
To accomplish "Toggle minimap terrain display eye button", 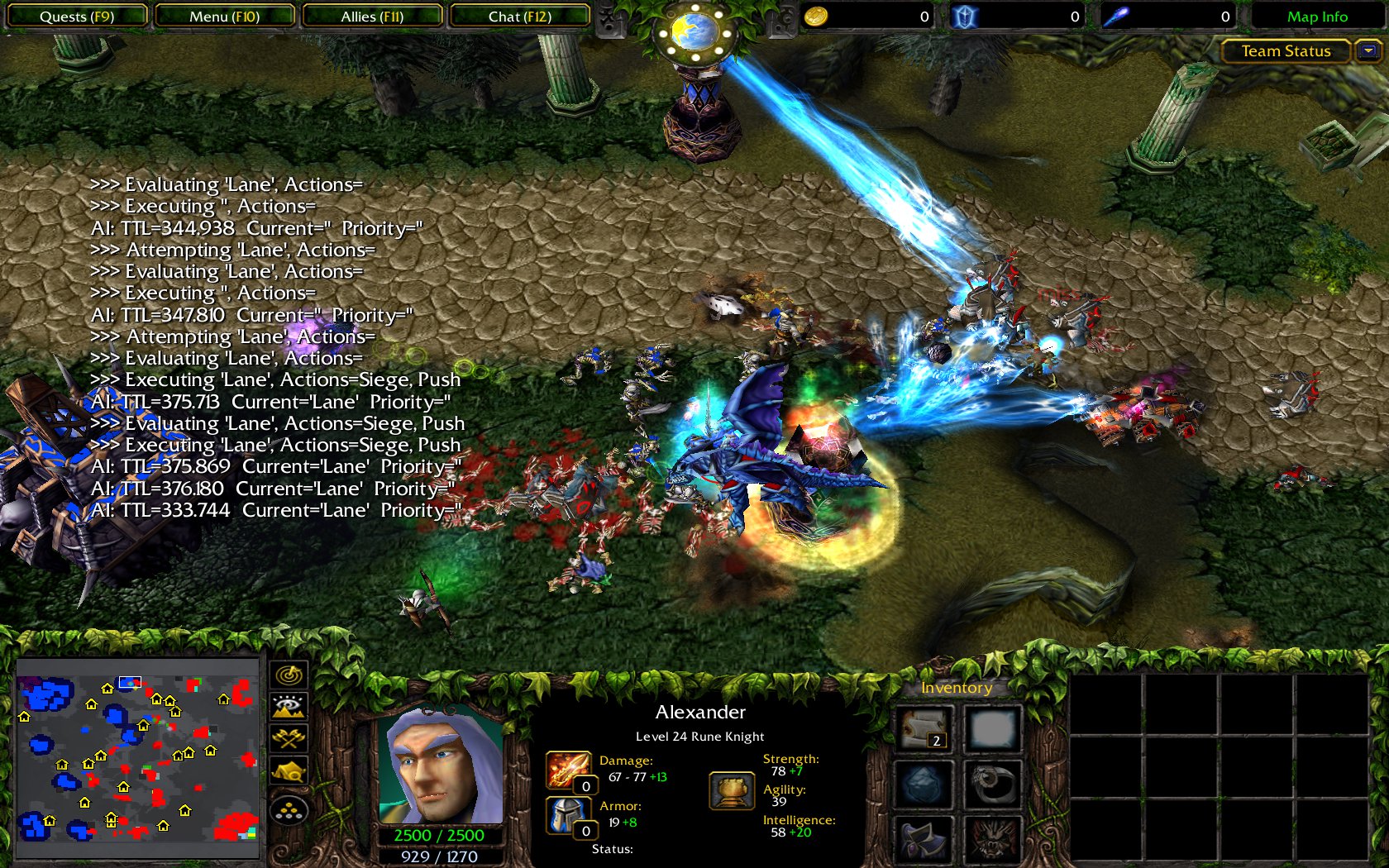I will [289, 707].
